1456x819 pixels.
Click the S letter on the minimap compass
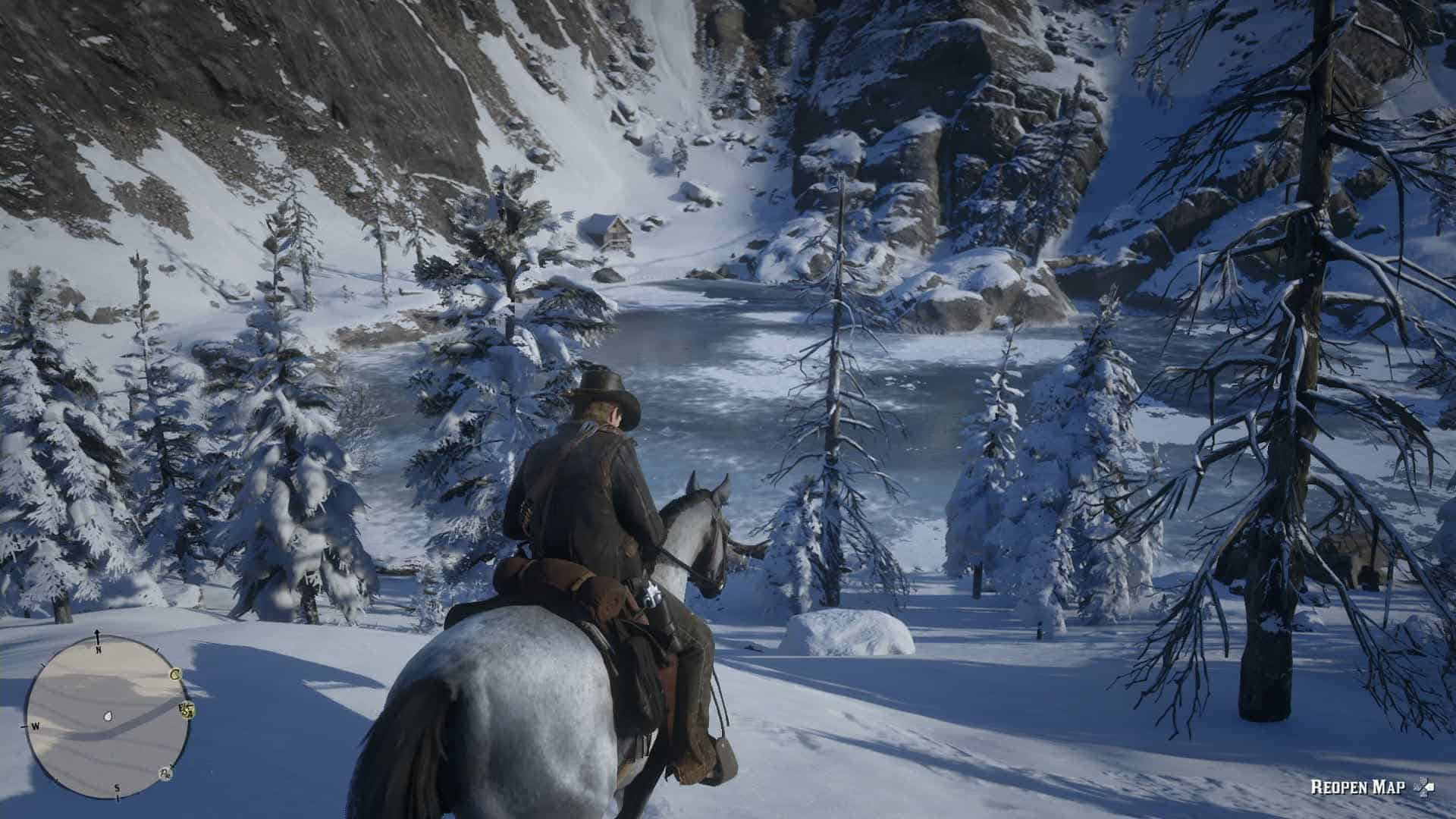pos(118,788)
